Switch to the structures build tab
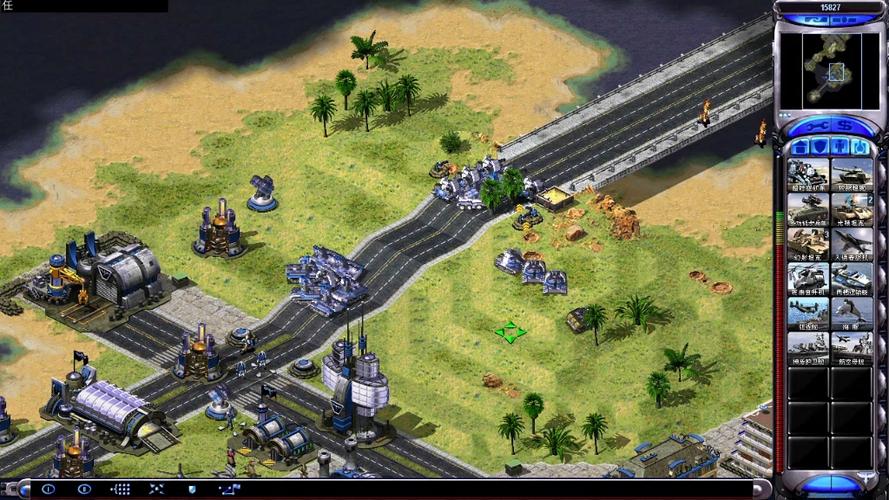Image resolution: width=889 pixels, height=500 pixels. point(801,147)
